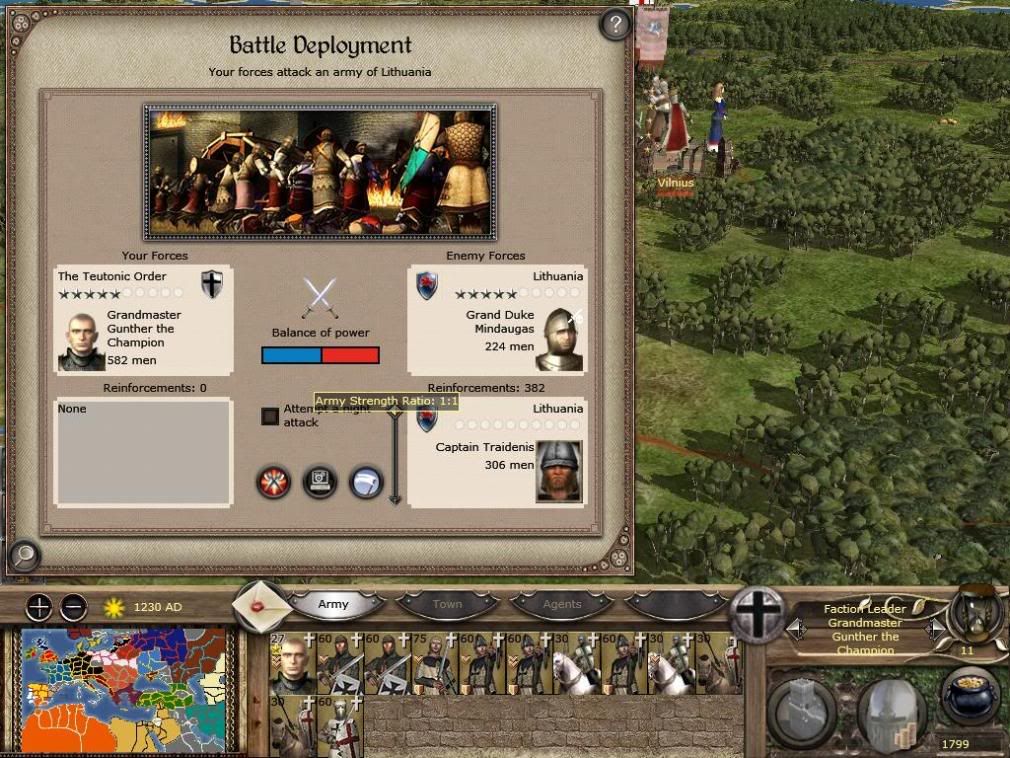Select the general's bodyguard unit card
1010x758 pixels.
[x=292, y=663]
